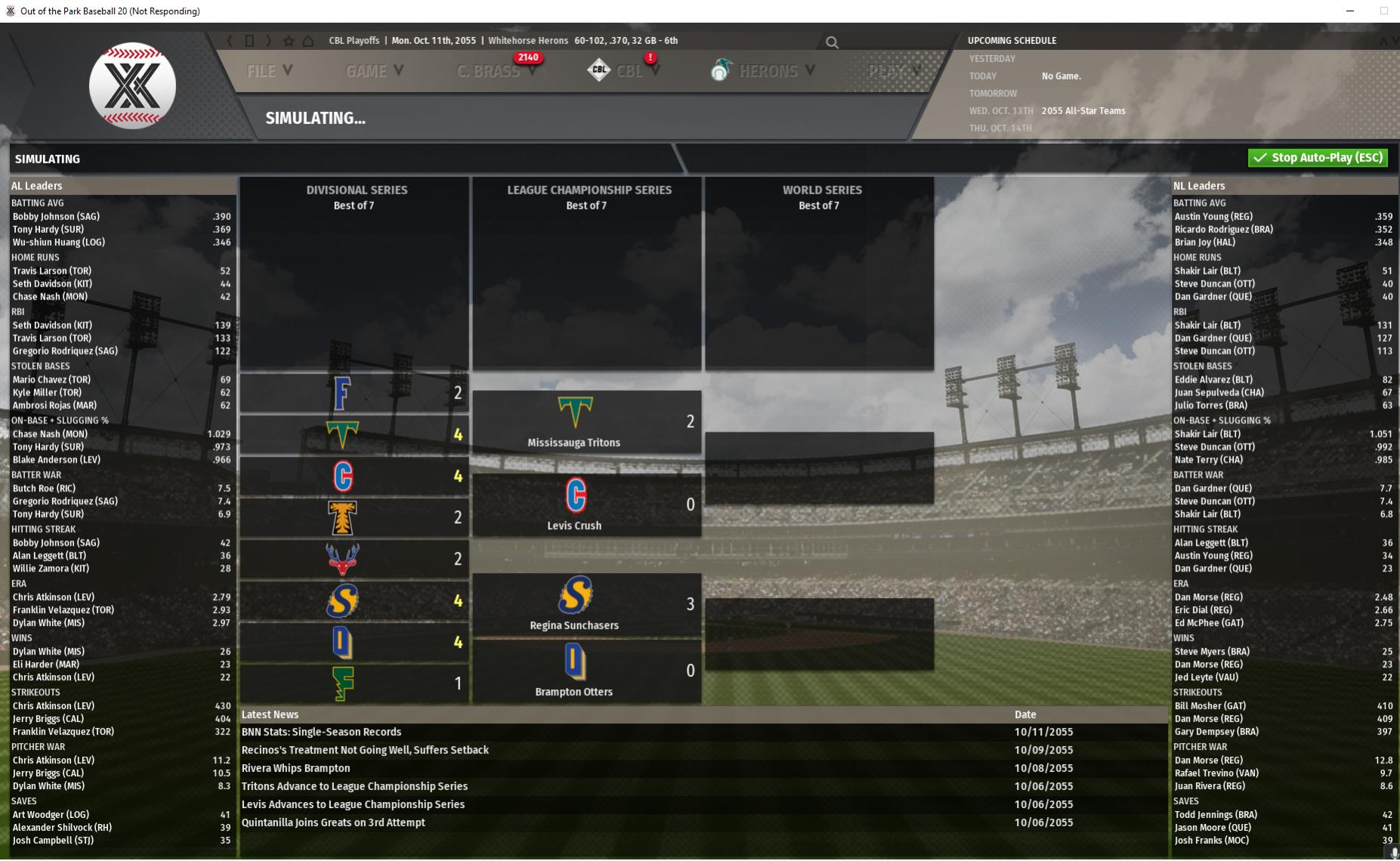Open the C. BRASS manager menu
Image resolution: width=1400 pixels, height=861 pixels.
tap(495, 71)
